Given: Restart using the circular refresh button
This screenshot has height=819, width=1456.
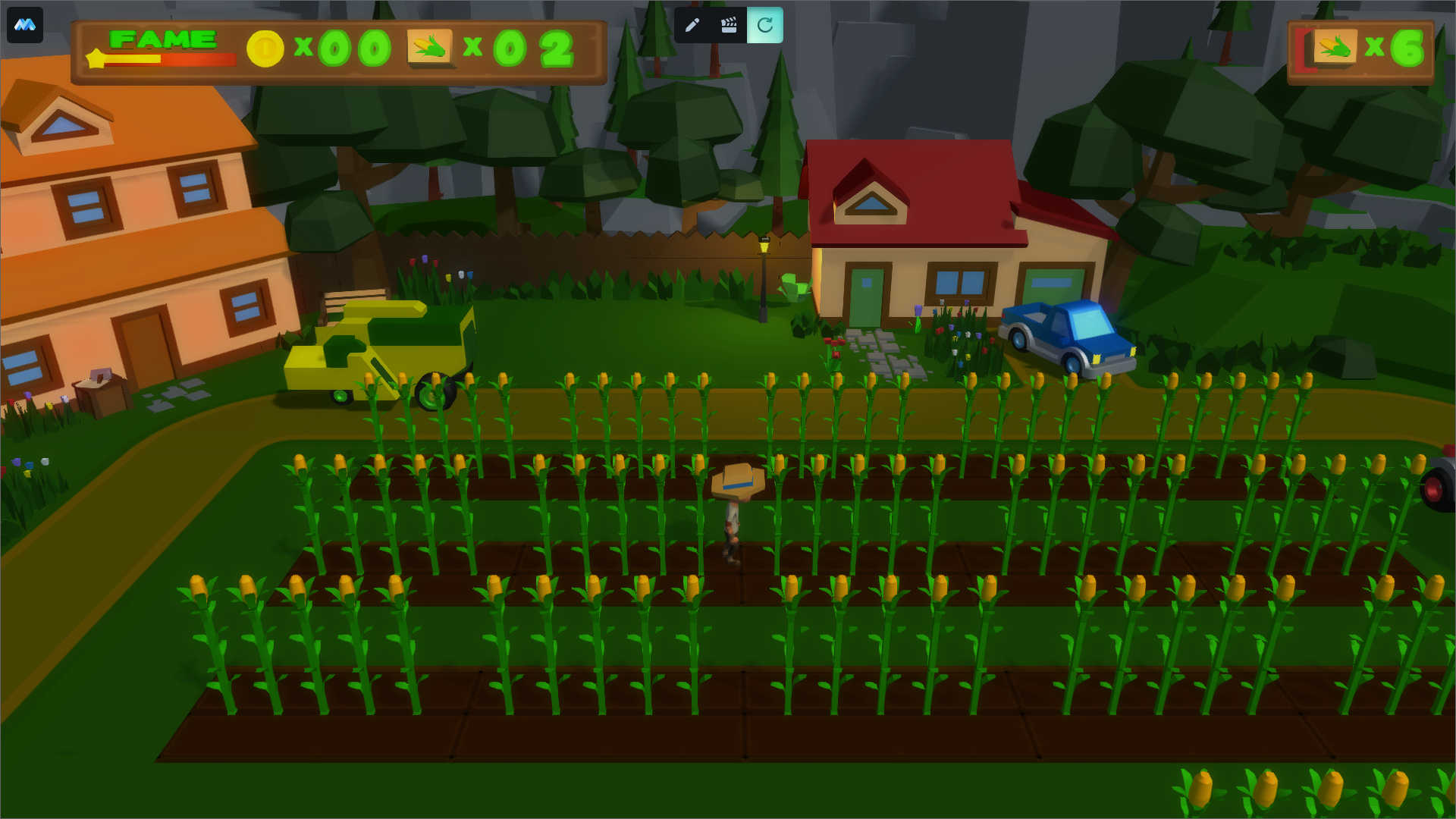Looking at the screenshot, I should point(765,25).
